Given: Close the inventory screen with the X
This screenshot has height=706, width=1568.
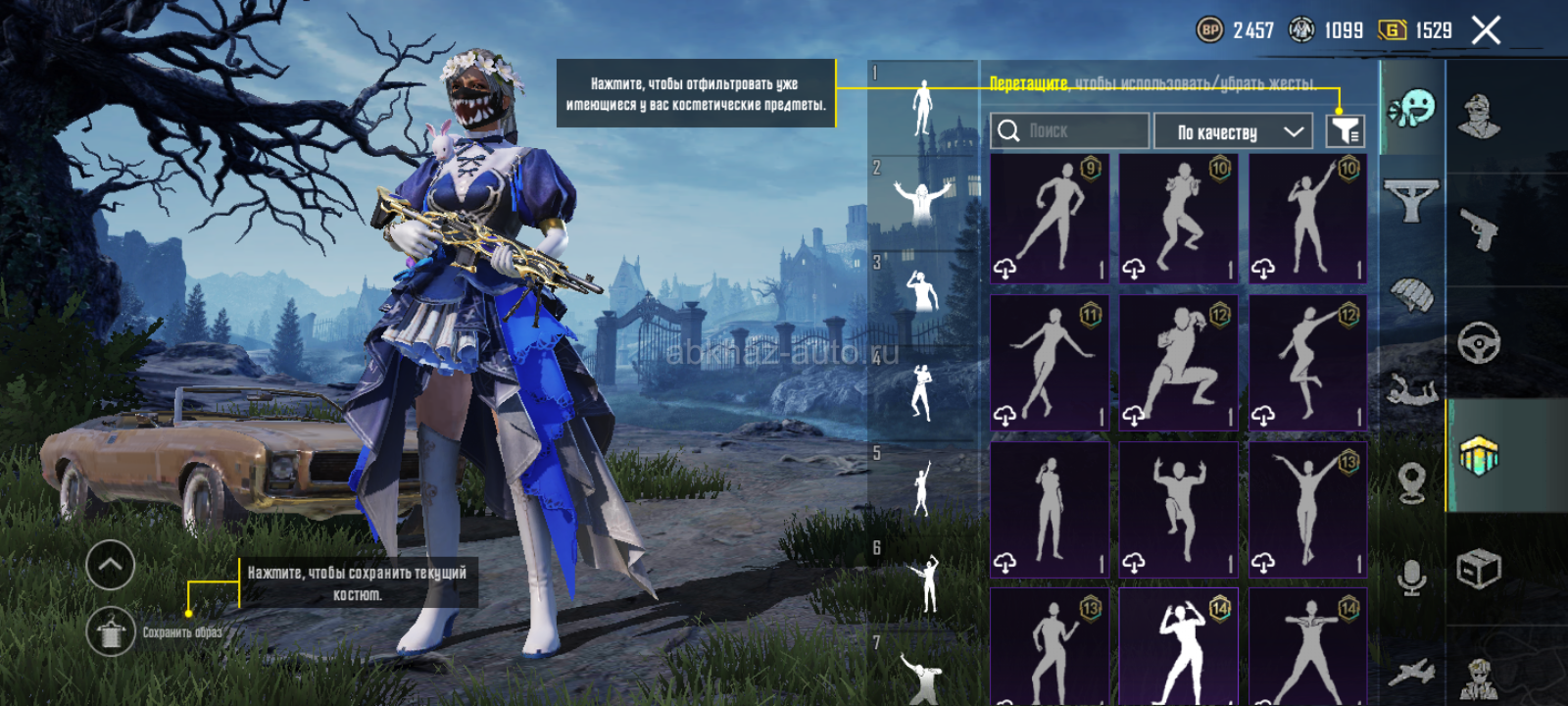Looking at the screenshot, I should click(x=1486, y=30).
